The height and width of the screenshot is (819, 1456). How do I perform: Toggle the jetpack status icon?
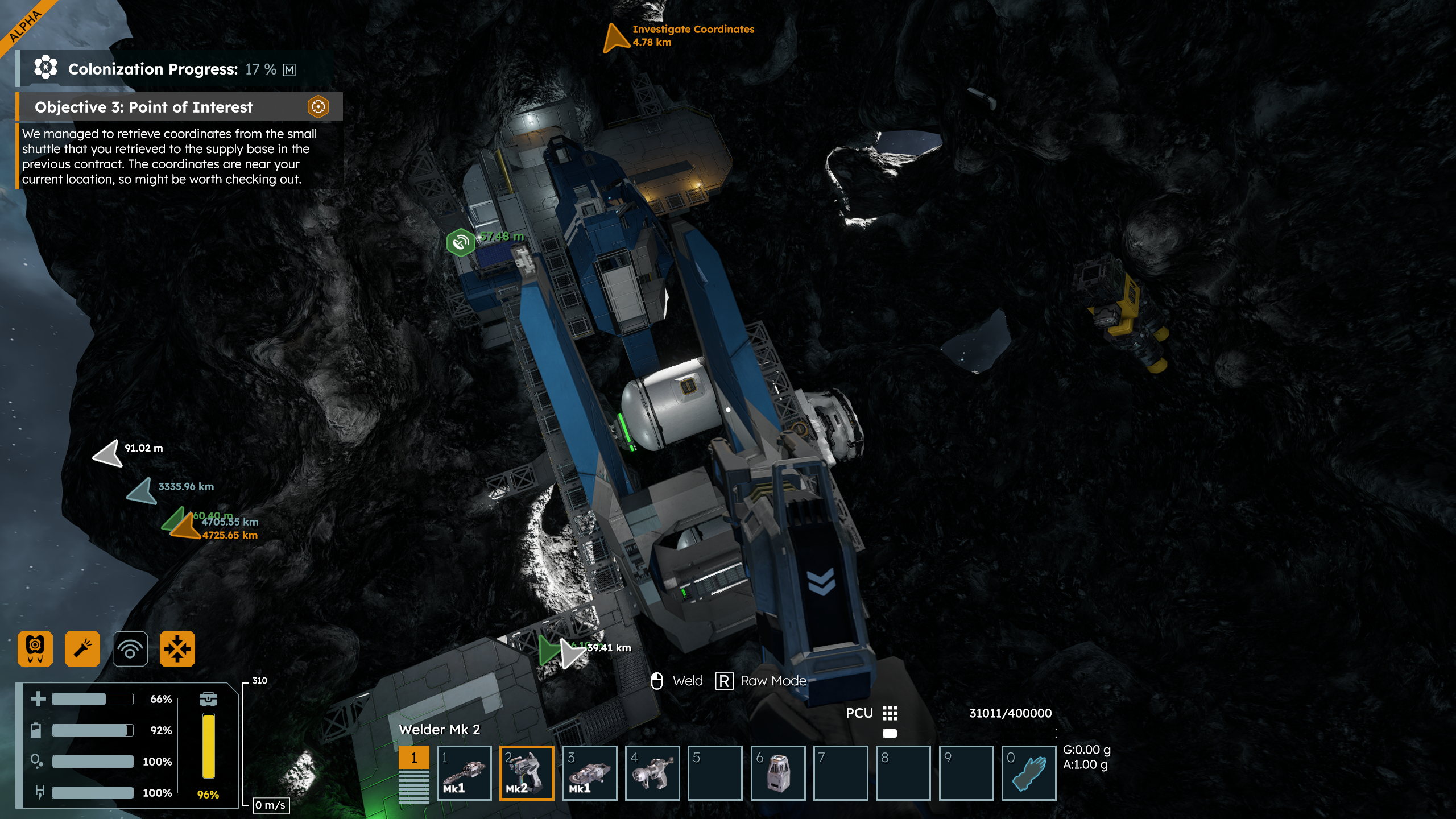[35, 648]
